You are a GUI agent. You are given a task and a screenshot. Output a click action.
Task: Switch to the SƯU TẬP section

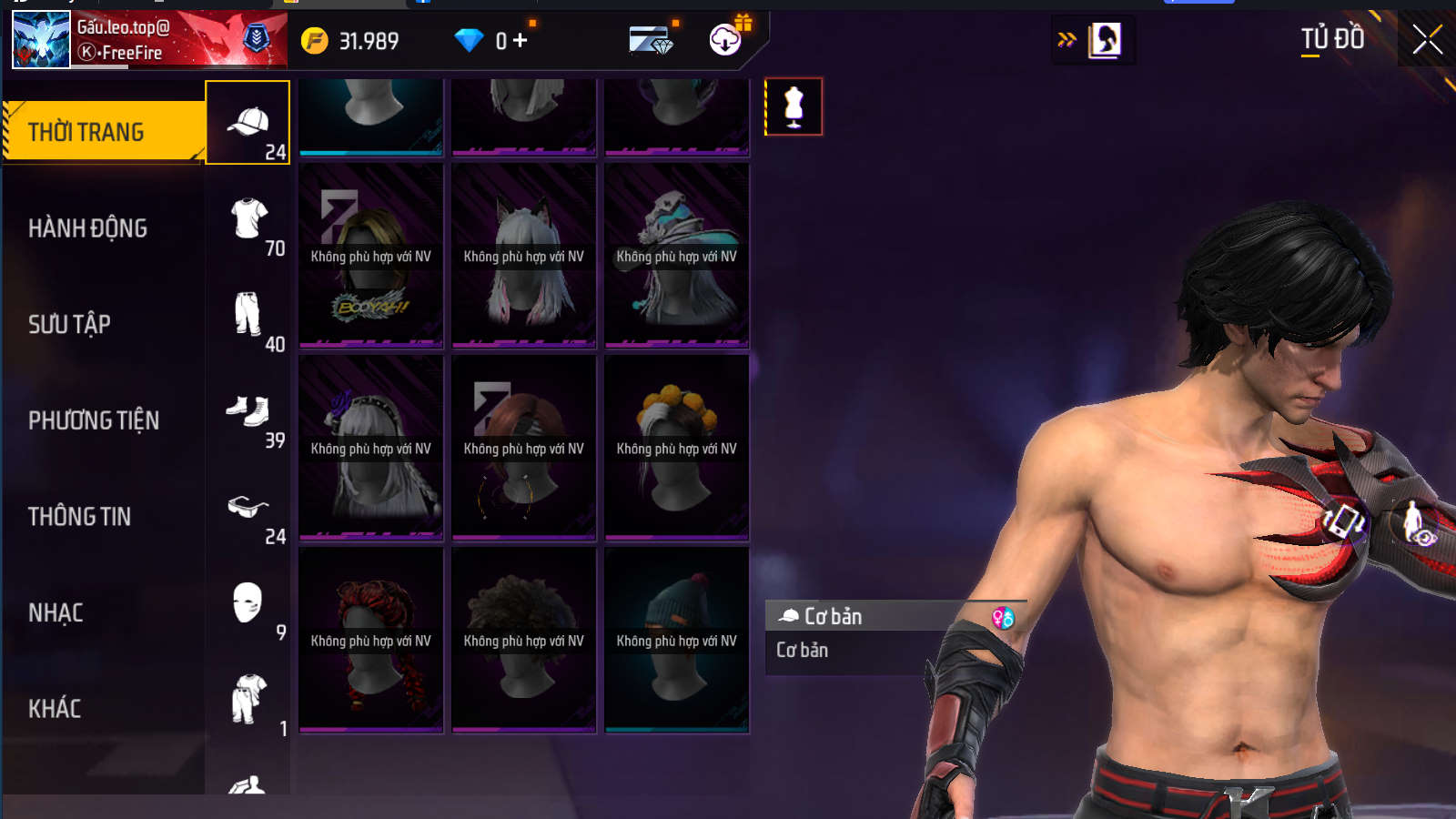coord(70,324)
